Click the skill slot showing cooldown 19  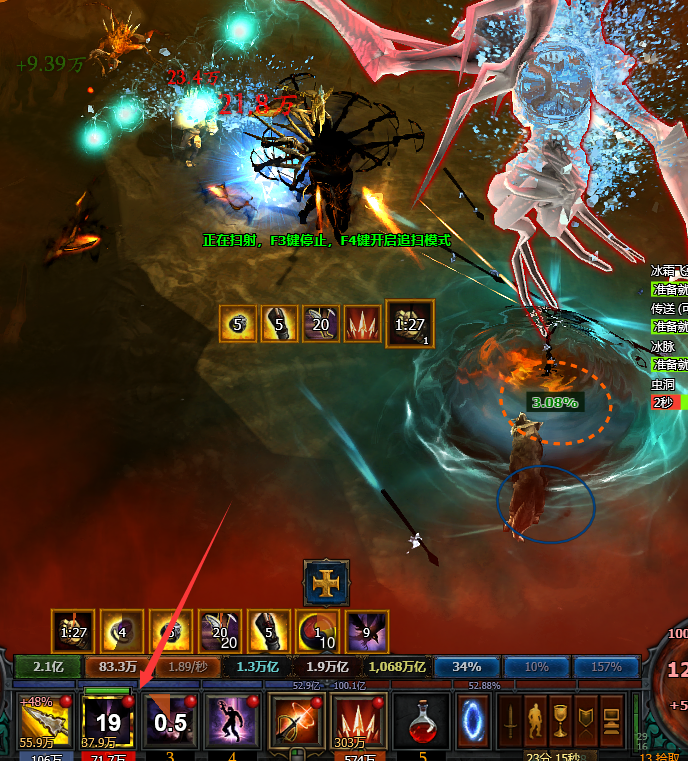pos(107,719)
